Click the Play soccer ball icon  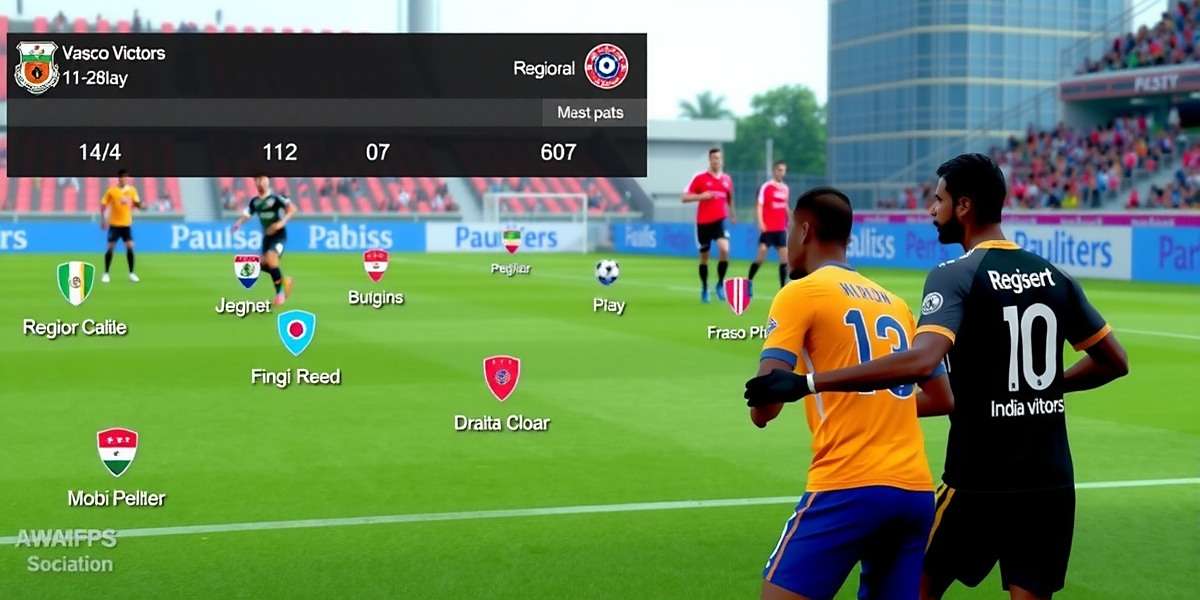(x=607, y=272)
